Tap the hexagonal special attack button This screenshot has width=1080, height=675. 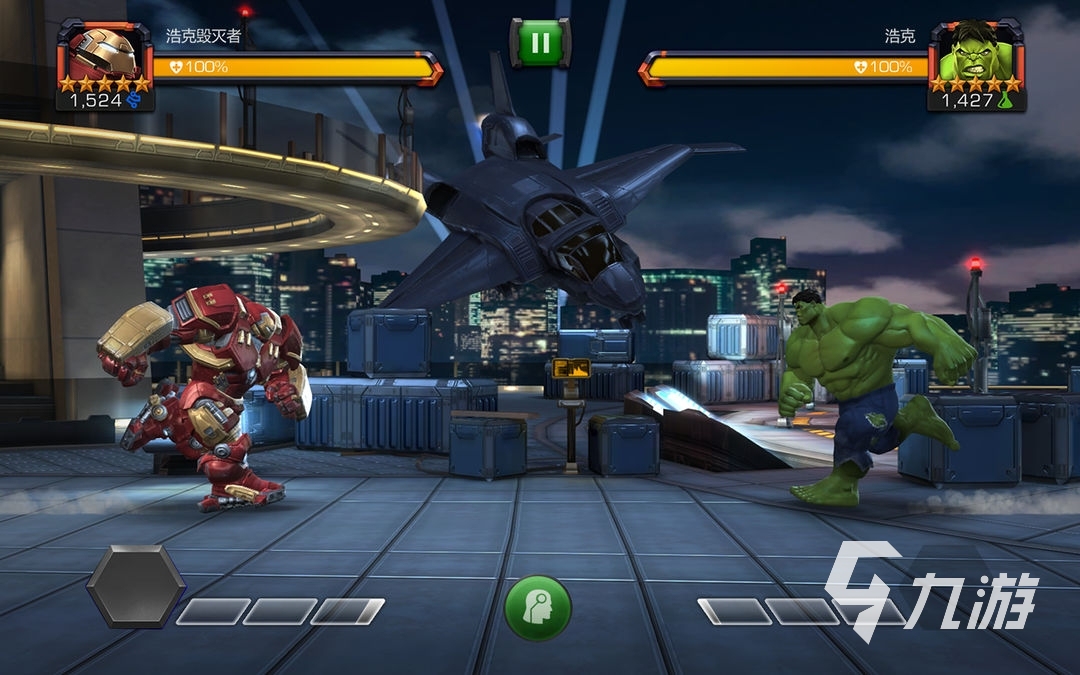[135, 587]
